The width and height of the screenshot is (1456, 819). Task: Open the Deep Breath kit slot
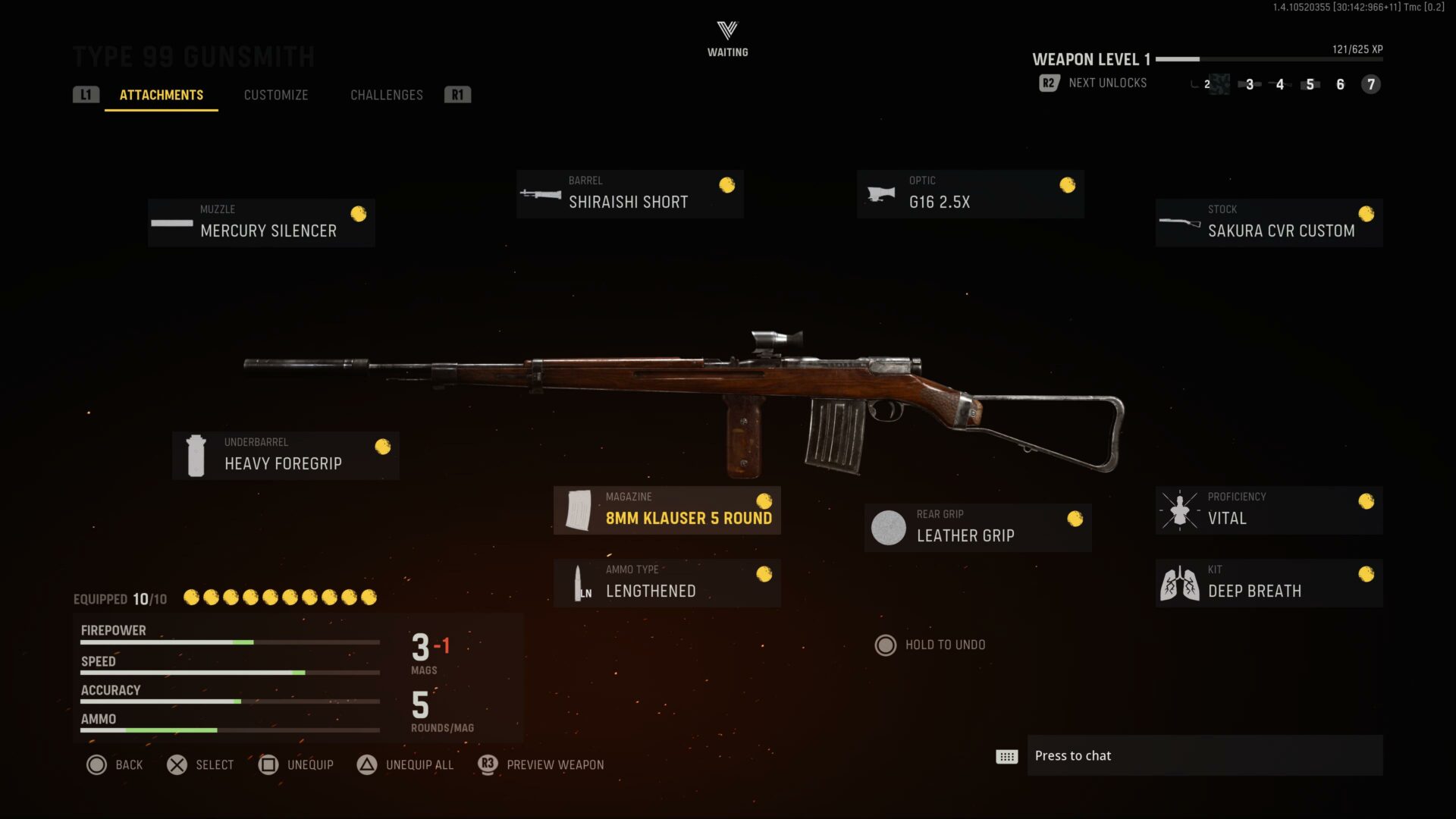[x=1269, y=583]
